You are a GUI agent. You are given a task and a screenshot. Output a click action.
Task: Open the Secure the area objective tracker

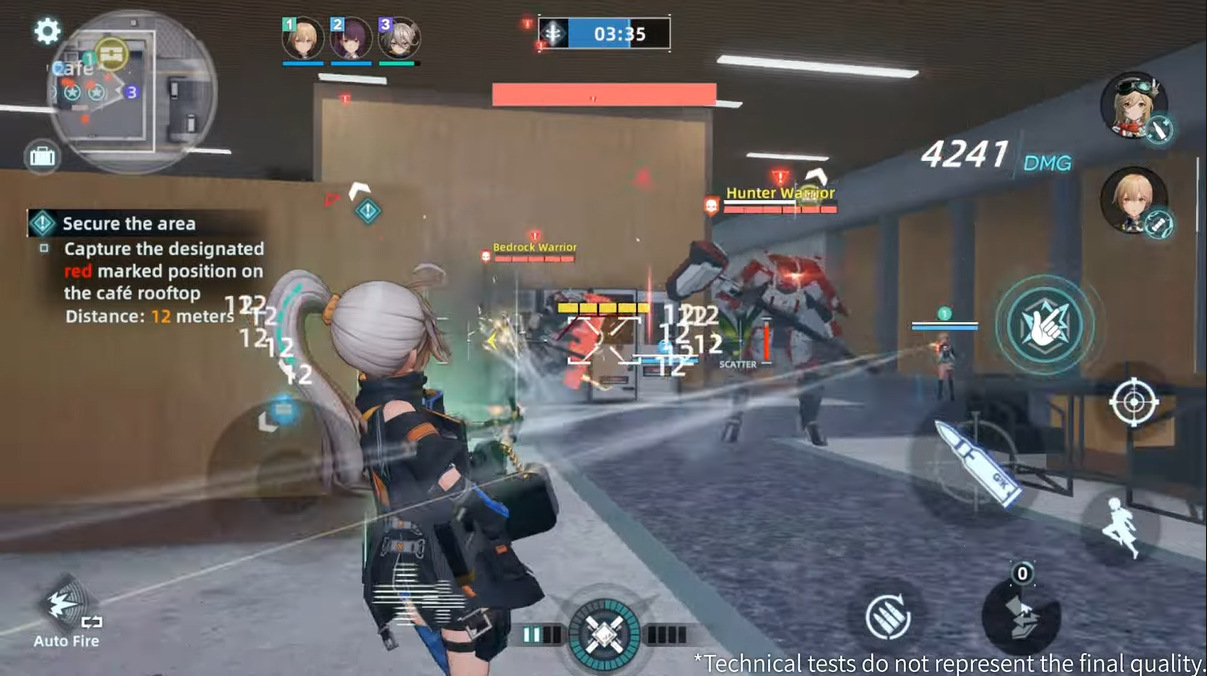[127, 224]
